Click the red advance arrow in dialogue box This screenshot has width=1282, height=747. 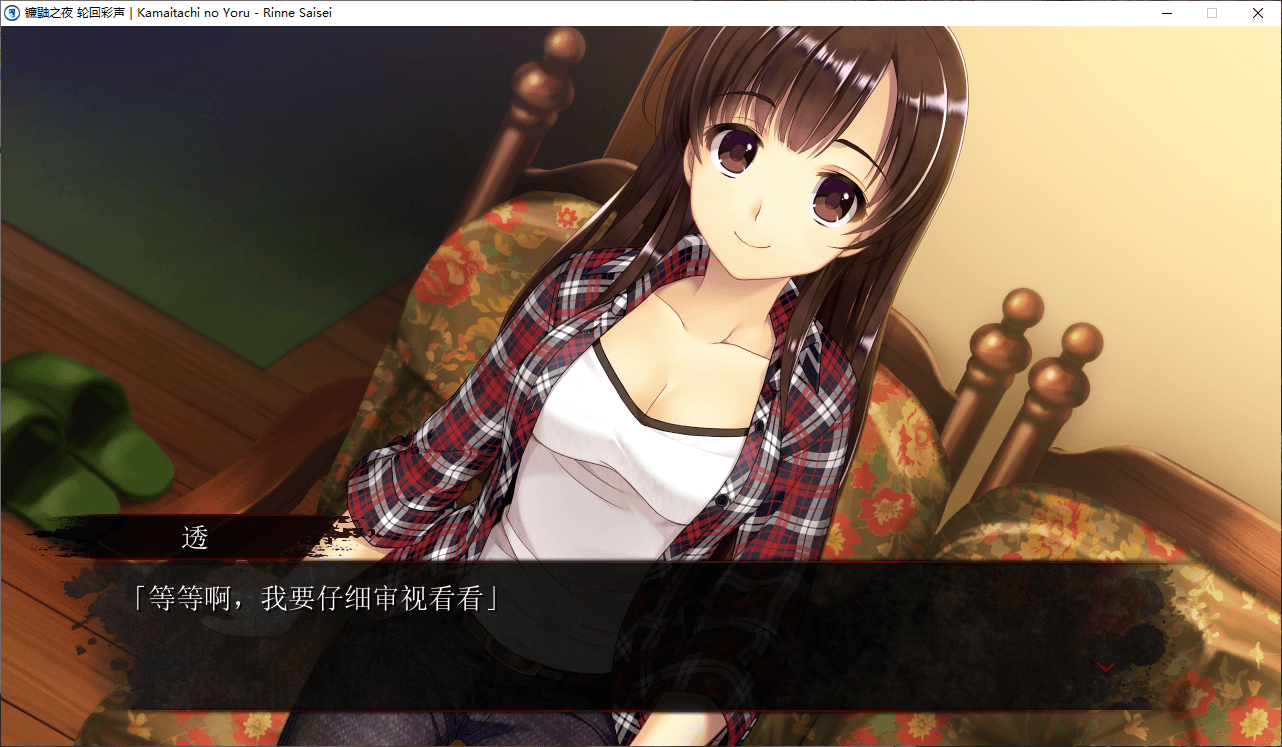[1106, 667]
